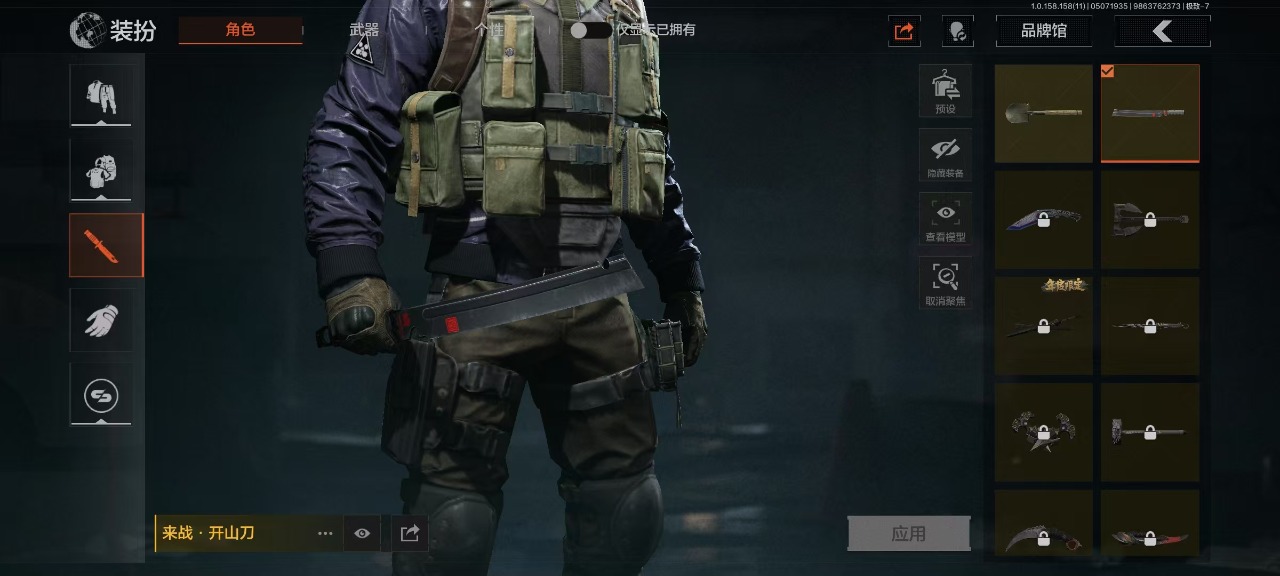Image resolution: width=1280 pixels, height=576 pixels.
Task: Click 查看模型 view model button
Action: pyautogui.click(x=945, y=219)
